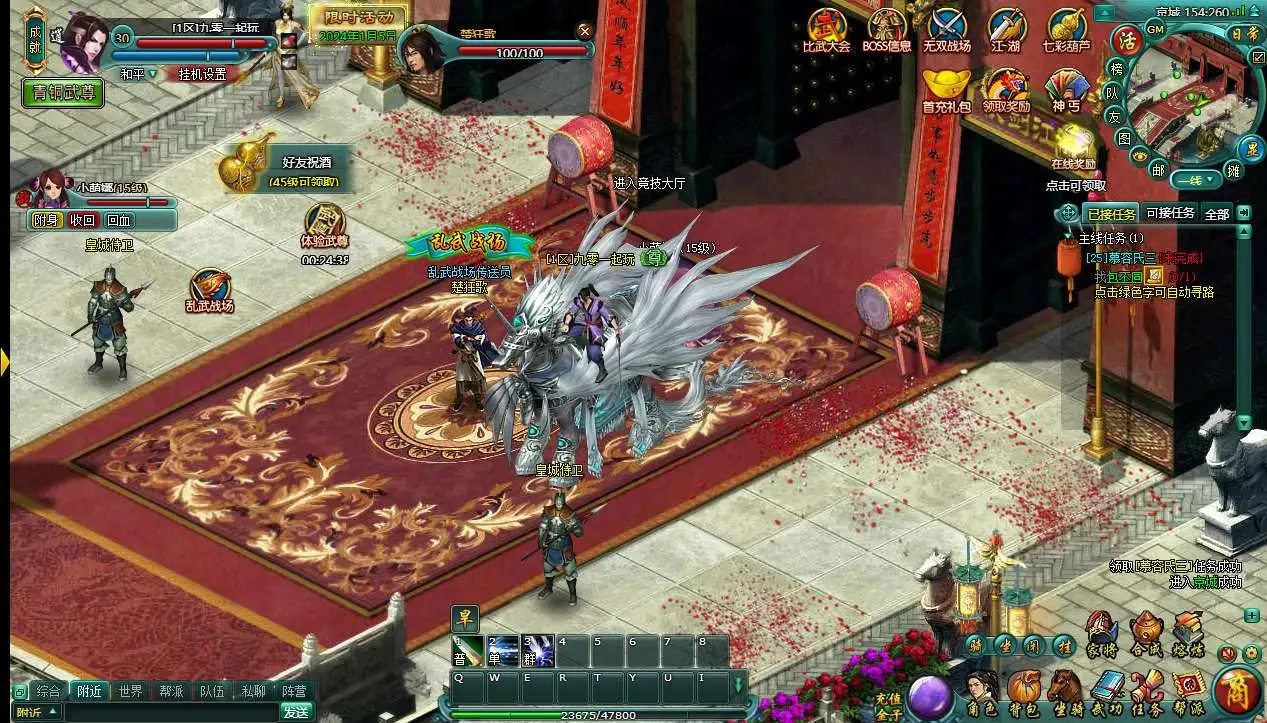Open the 商 shop button

(1237, 692)
